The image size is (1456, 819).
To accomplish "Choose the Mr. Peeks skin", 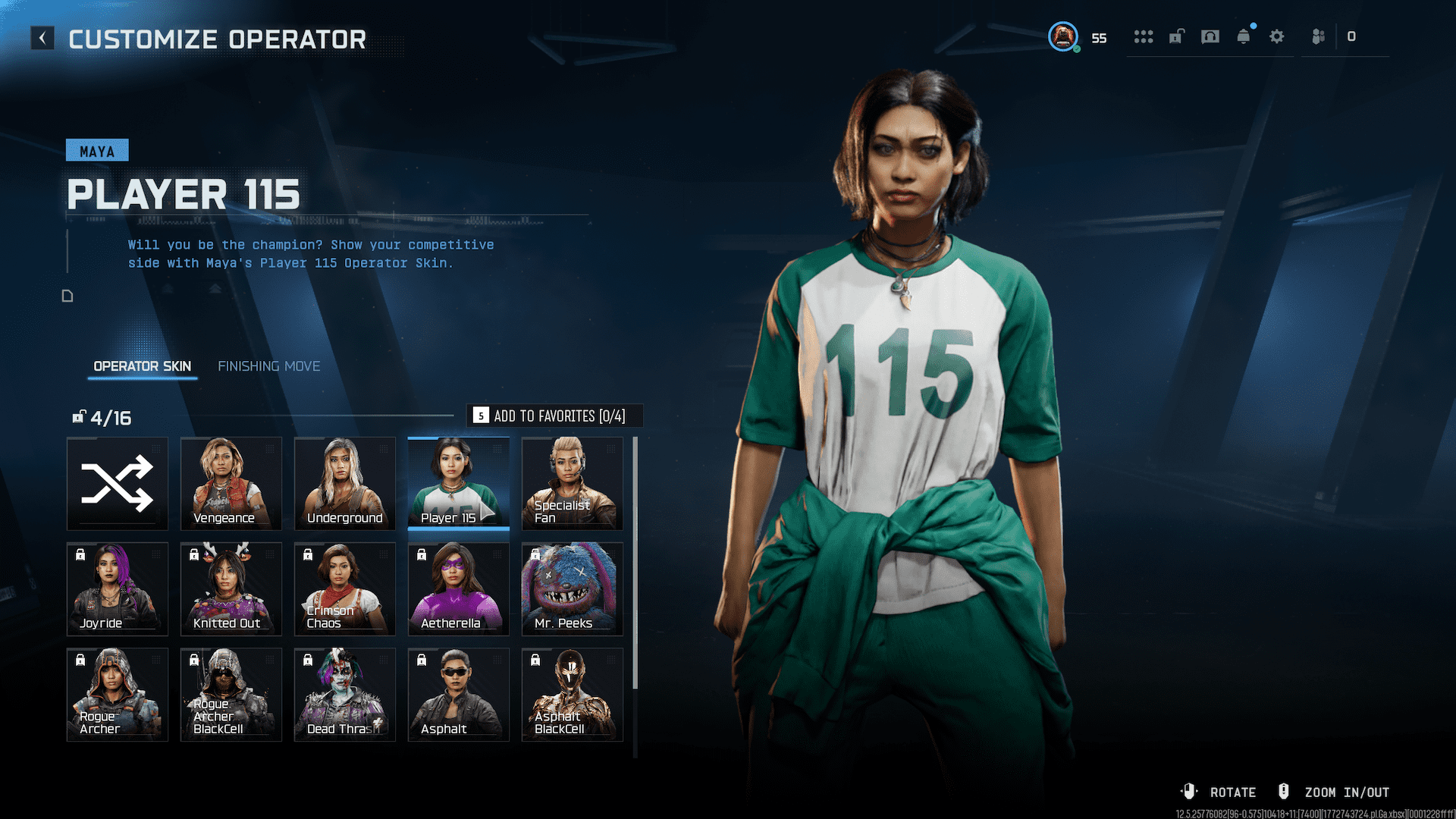I will pos(573,588).
